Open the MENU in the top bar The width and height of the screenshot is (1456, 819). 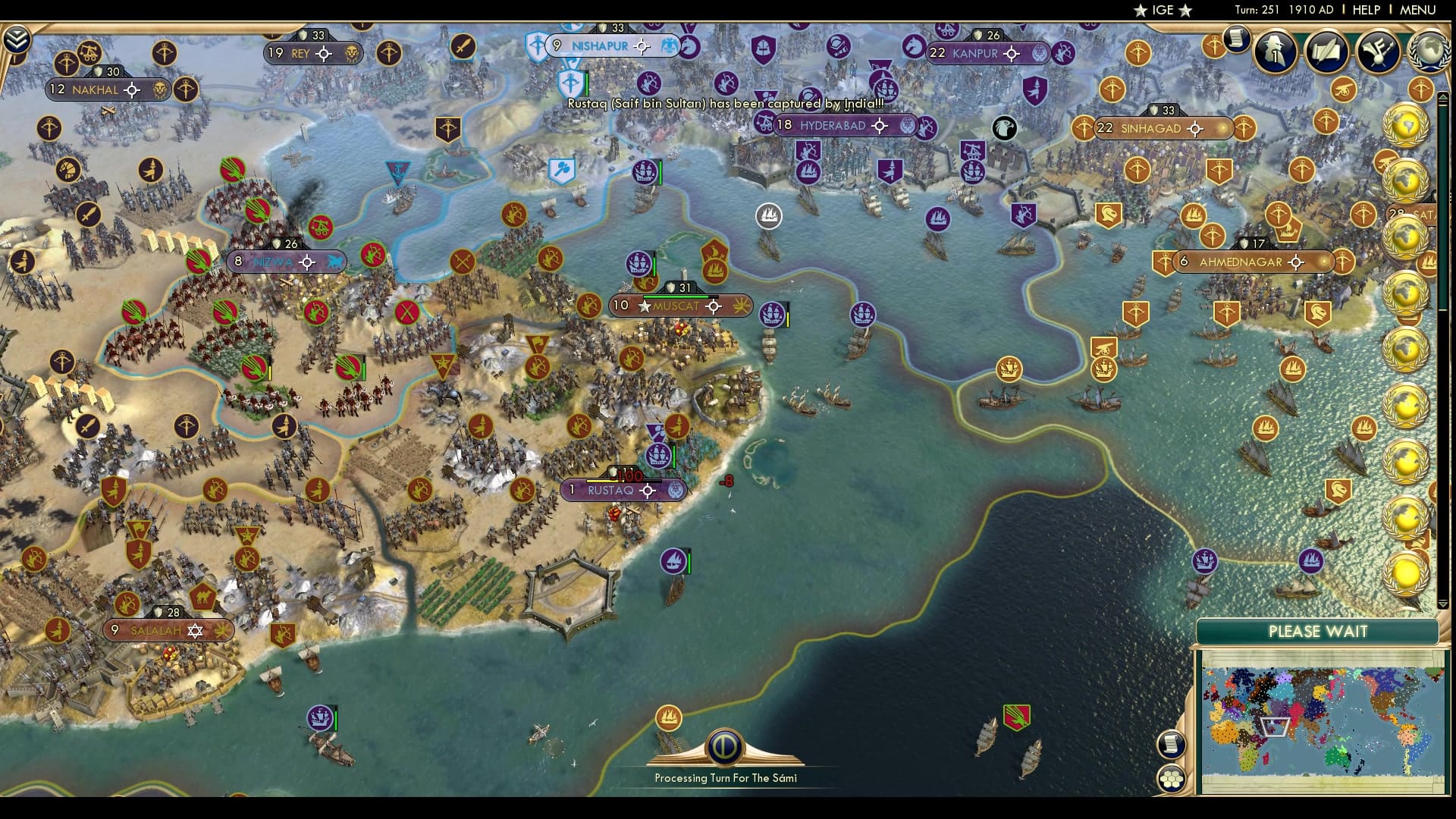(1420, 10)
